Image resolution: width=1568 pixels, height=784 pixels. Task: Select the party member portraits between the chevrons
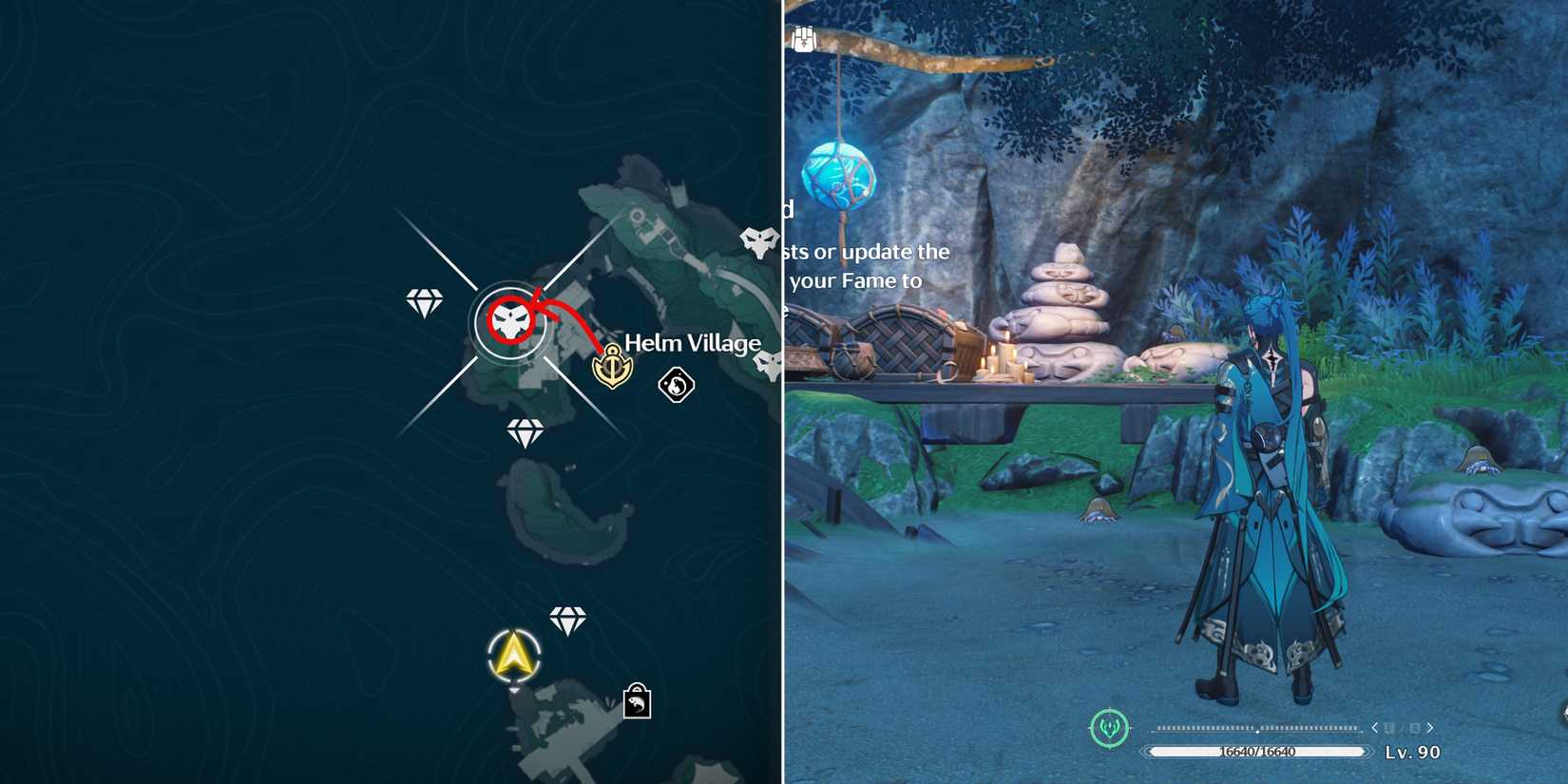[x=1401, y=728]
